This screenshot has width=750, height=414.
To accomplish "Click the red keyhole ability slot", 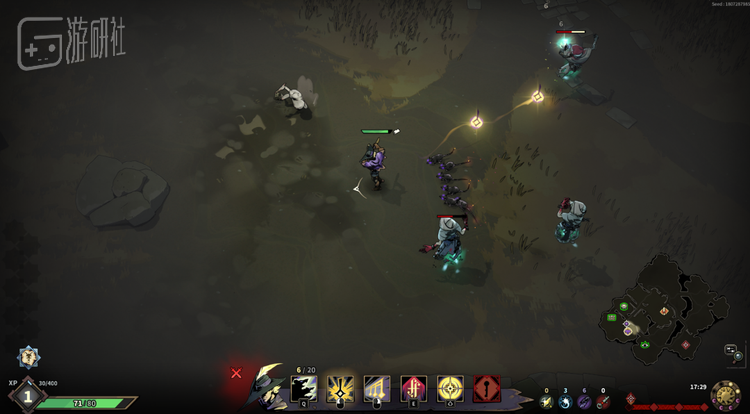I will click(x=487, y=389).
